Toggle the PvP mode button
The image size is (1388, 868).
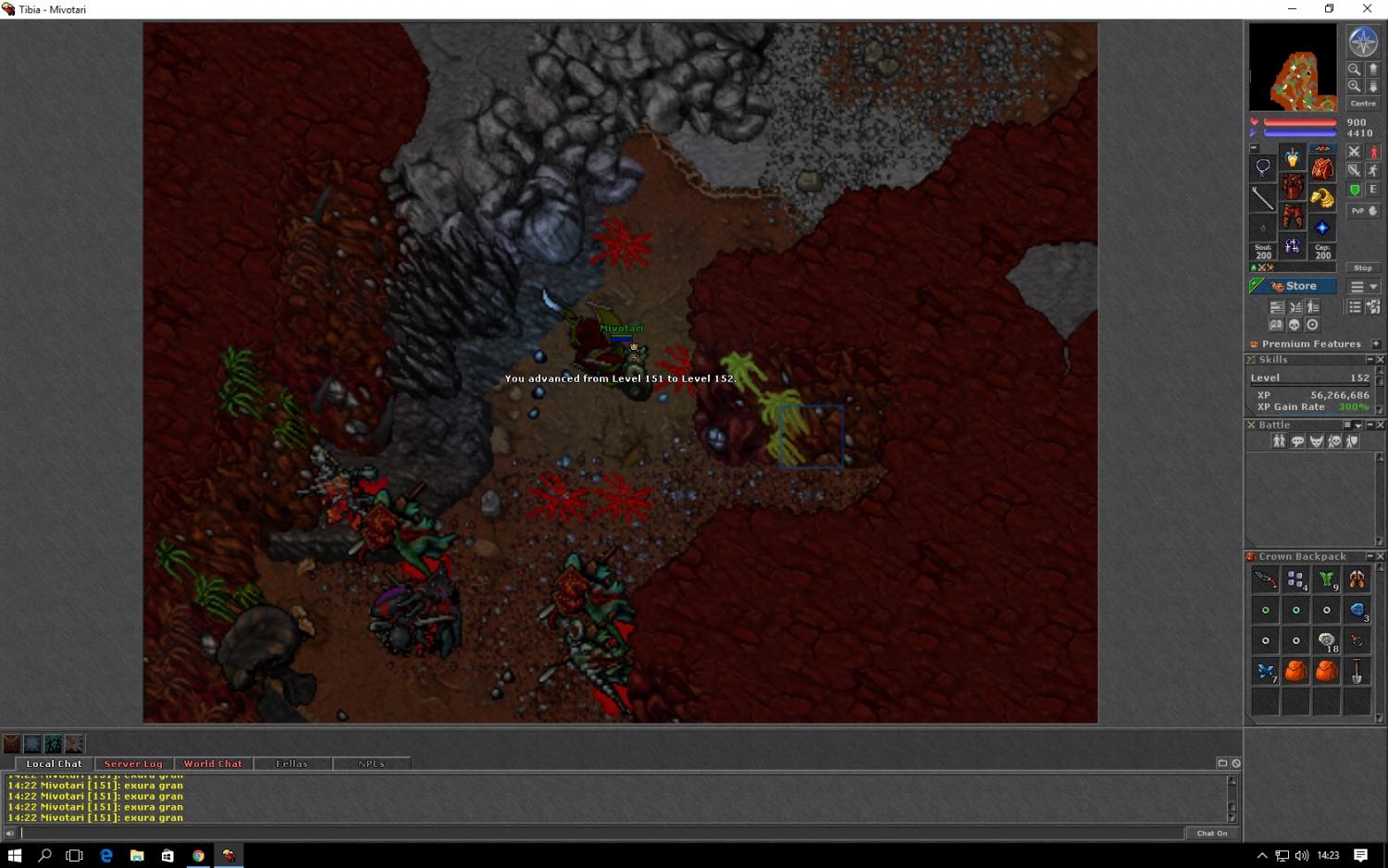[1362, 211]
